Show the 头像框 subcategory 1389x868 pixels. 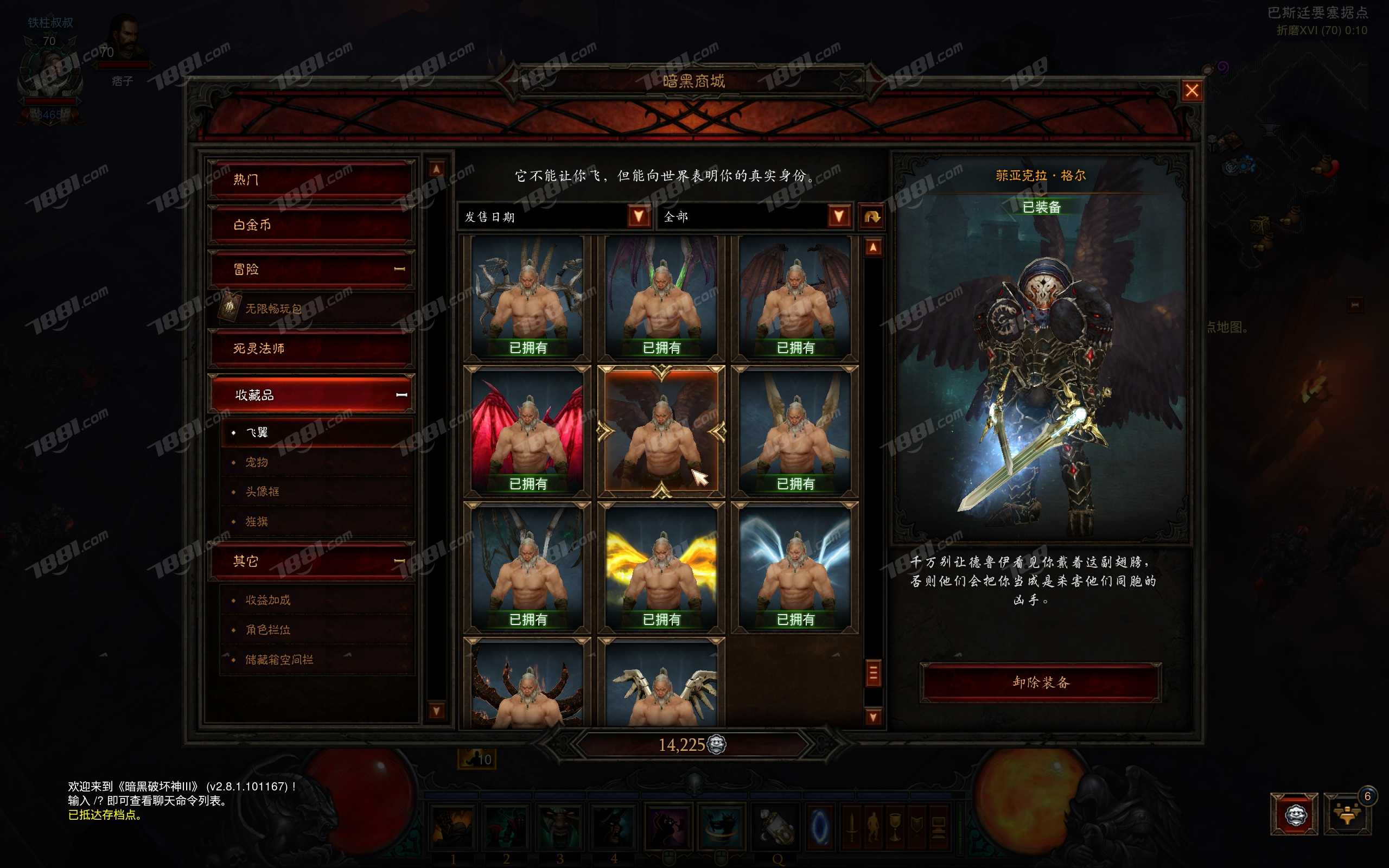tap(262, 492)
